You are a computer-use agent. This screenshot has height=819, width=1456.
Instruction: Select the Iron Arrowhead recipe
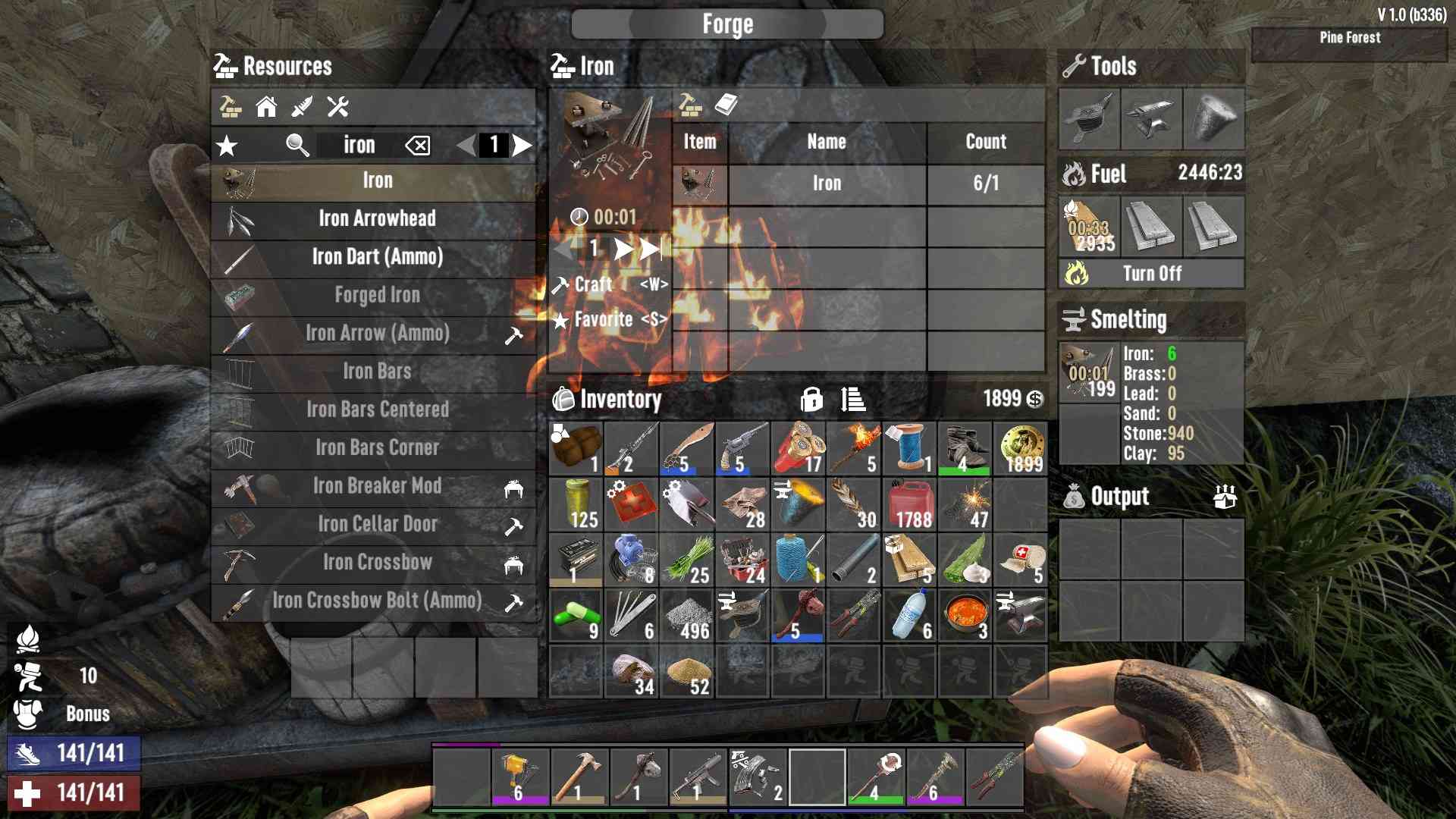(377, 219)
